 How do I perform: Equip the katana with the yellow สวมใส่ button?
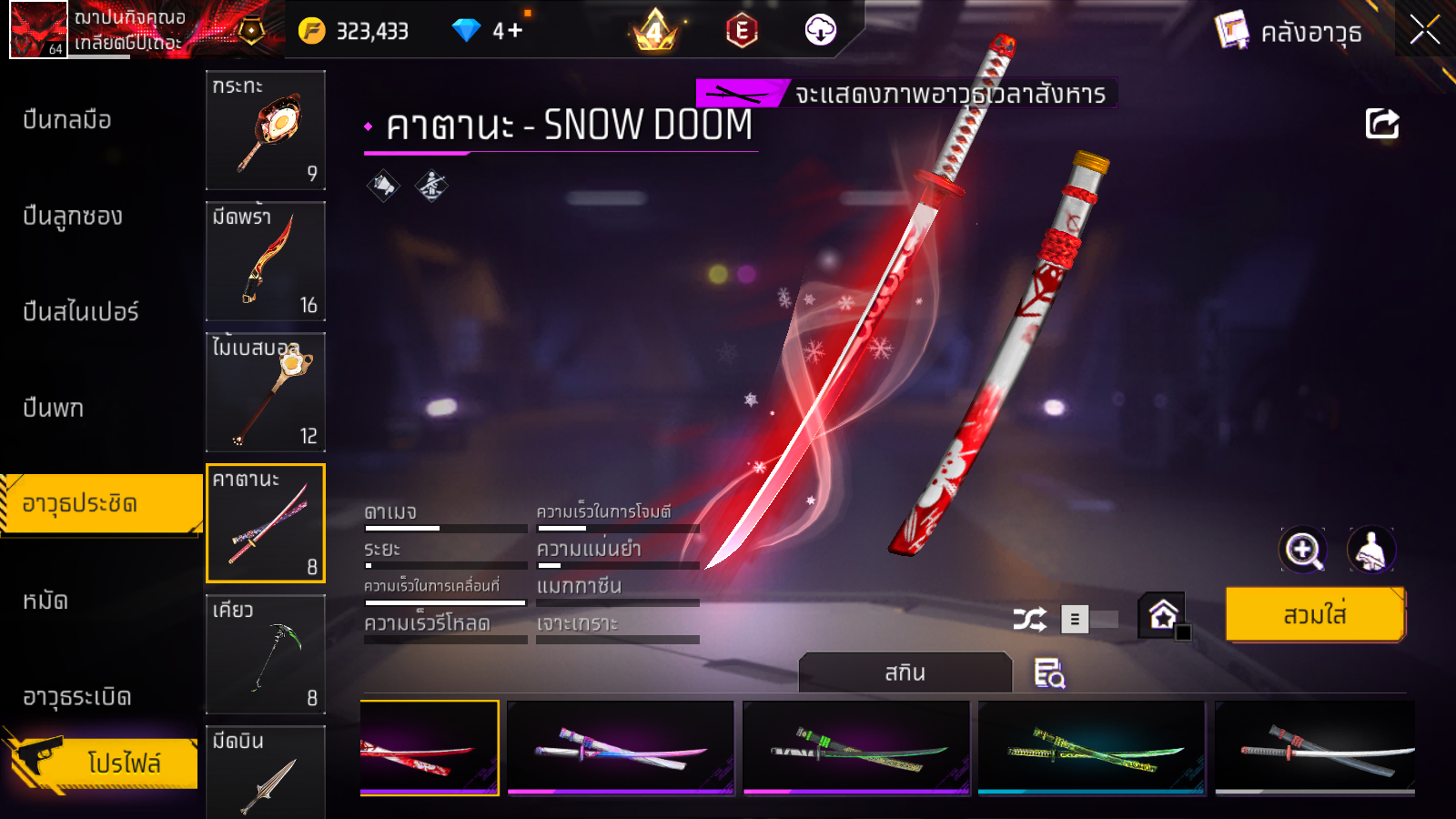pos(1314,615)
